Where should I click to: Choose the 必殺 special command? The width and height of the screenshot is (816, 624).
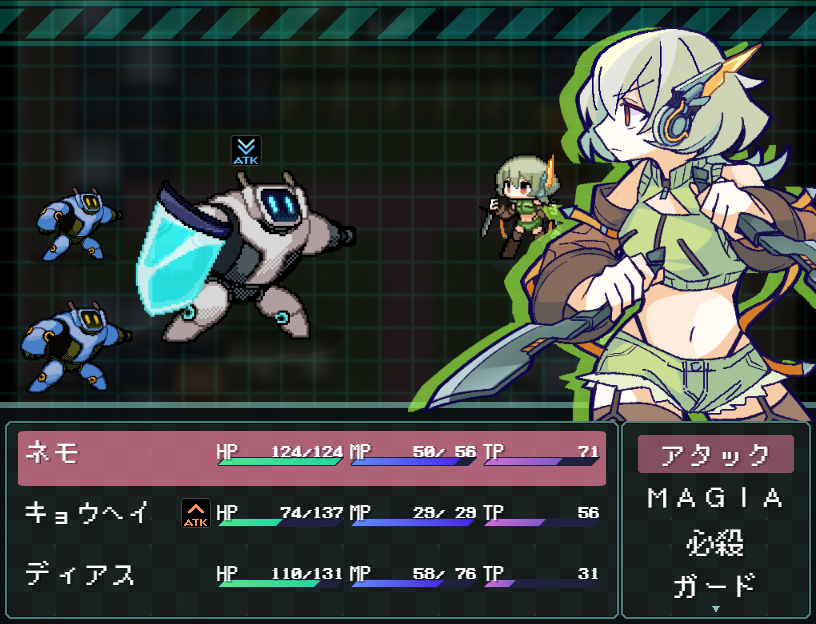(715, 542)
